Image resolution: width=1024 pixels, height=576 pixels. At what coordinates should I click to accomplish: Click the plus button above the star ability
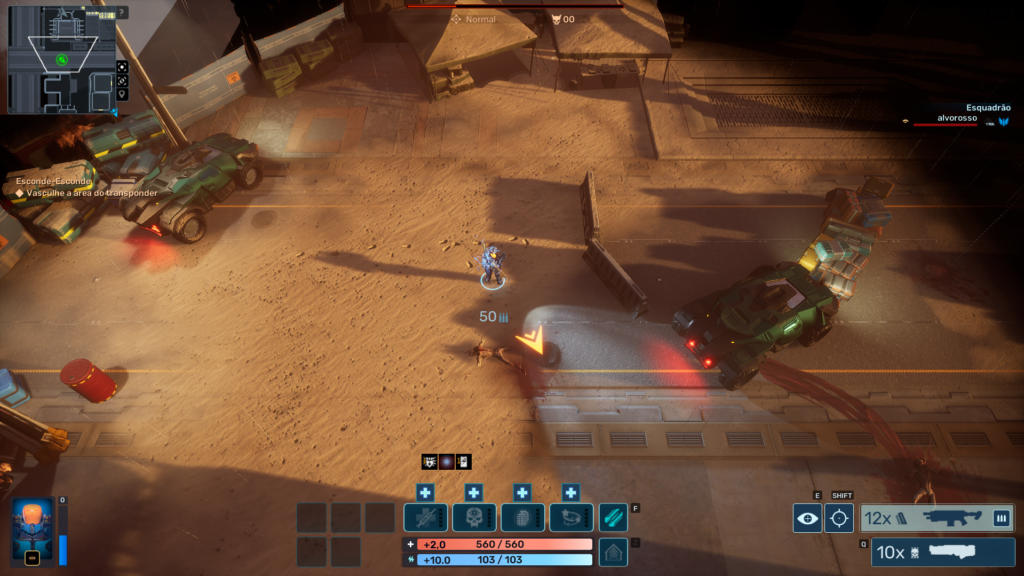coord(571,492)
